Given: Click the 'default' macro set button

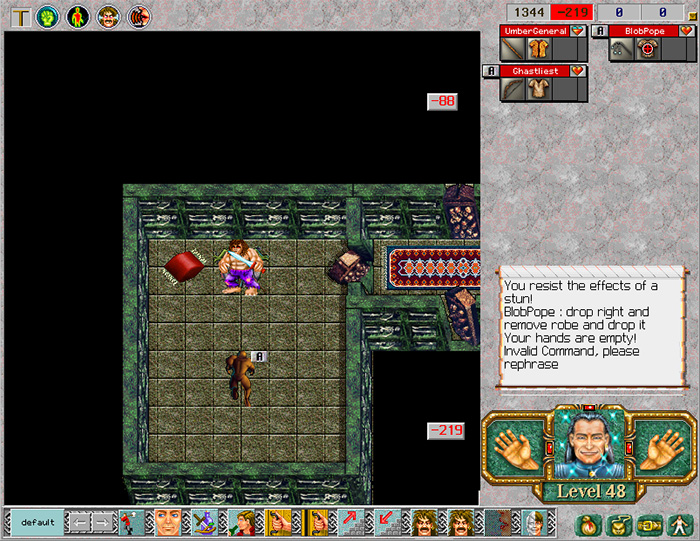Looking at the screenshot, I should tap(38, 522).
